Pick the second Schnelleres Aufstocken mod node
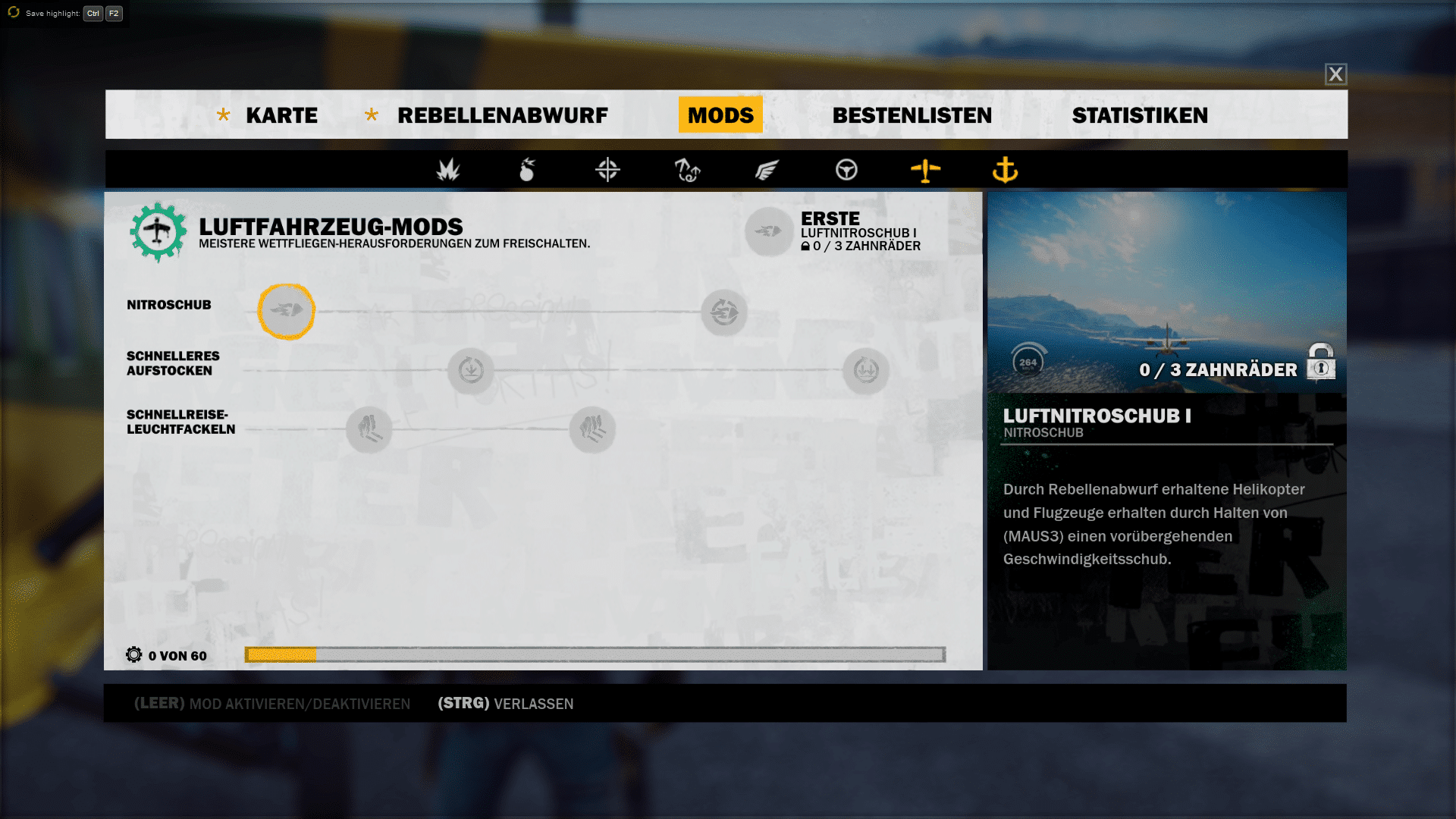1456x819 pixels. (865, 371)
